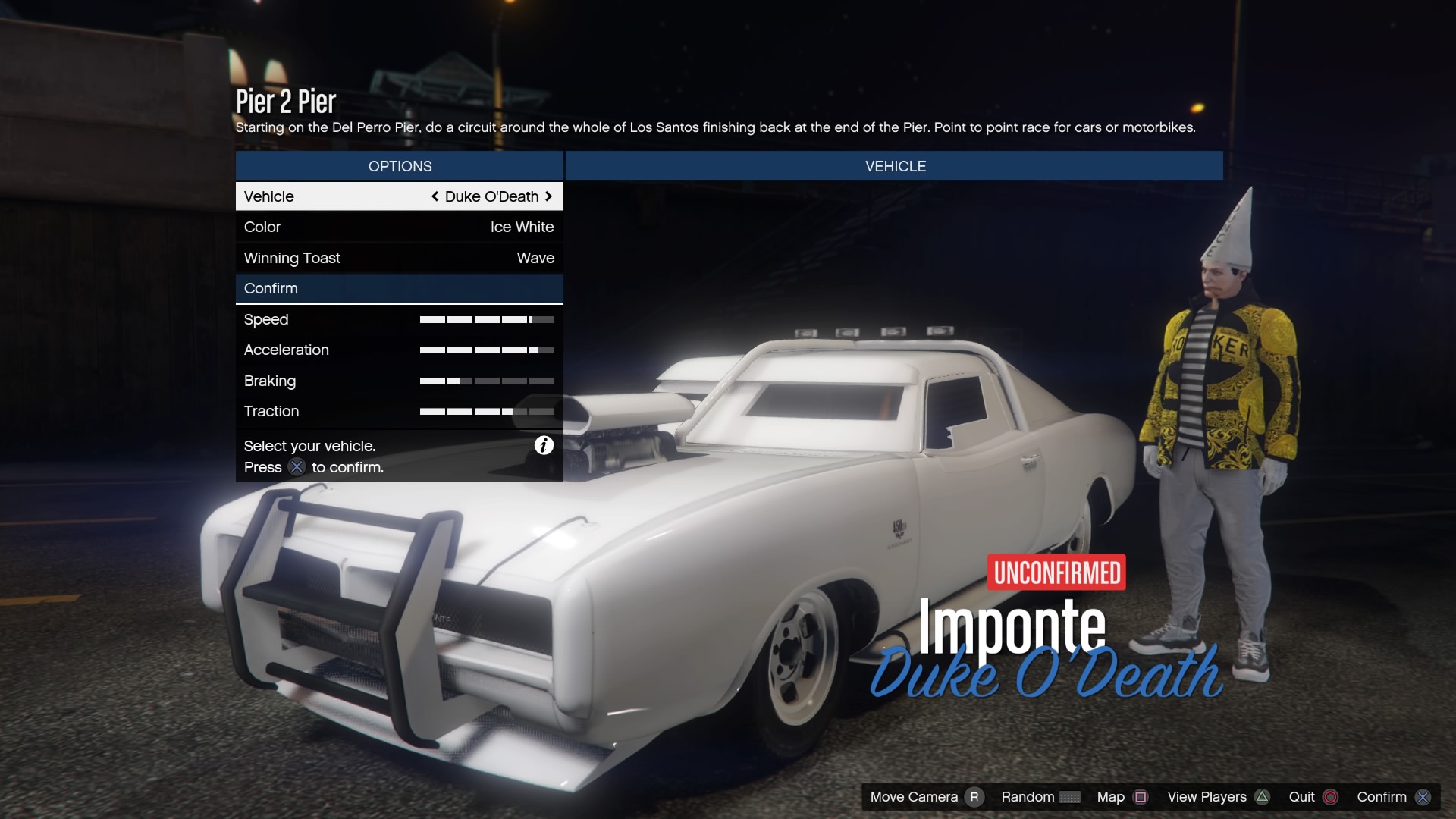This screenshot has height=819, width=1456.
Task: Click the info icon next to Select your vehicle
Action: (x=542, y=446)
